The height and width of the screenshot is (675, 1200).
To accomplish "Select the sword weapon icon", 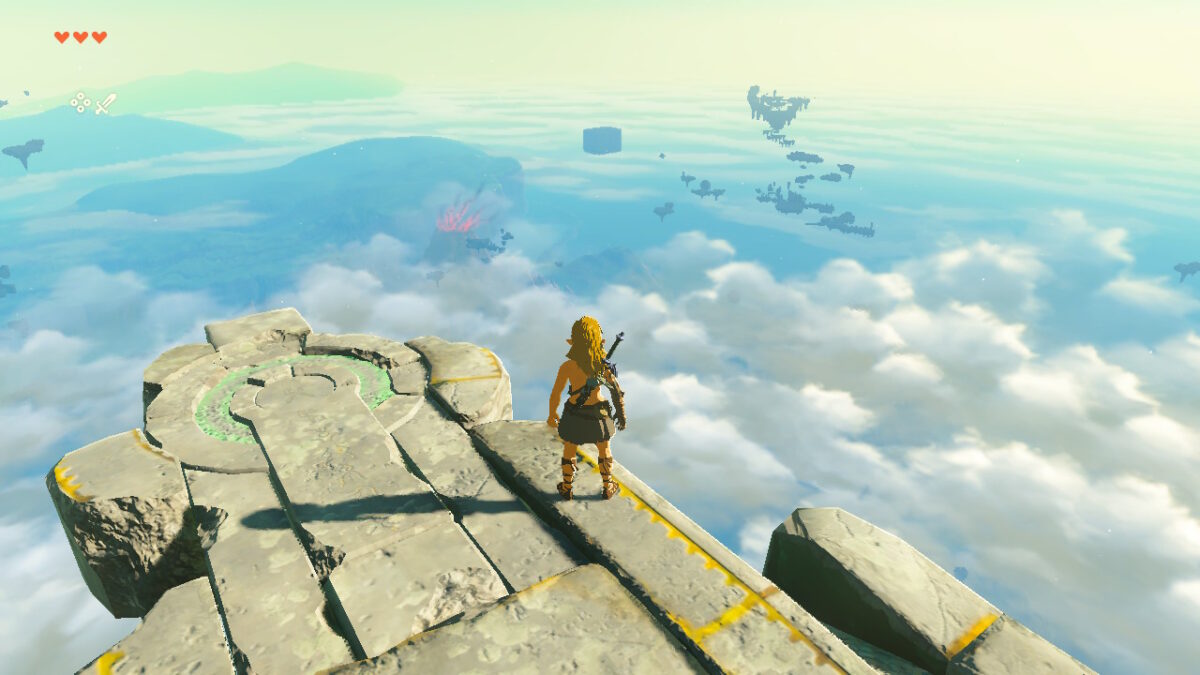I will (x=106, y=103).
